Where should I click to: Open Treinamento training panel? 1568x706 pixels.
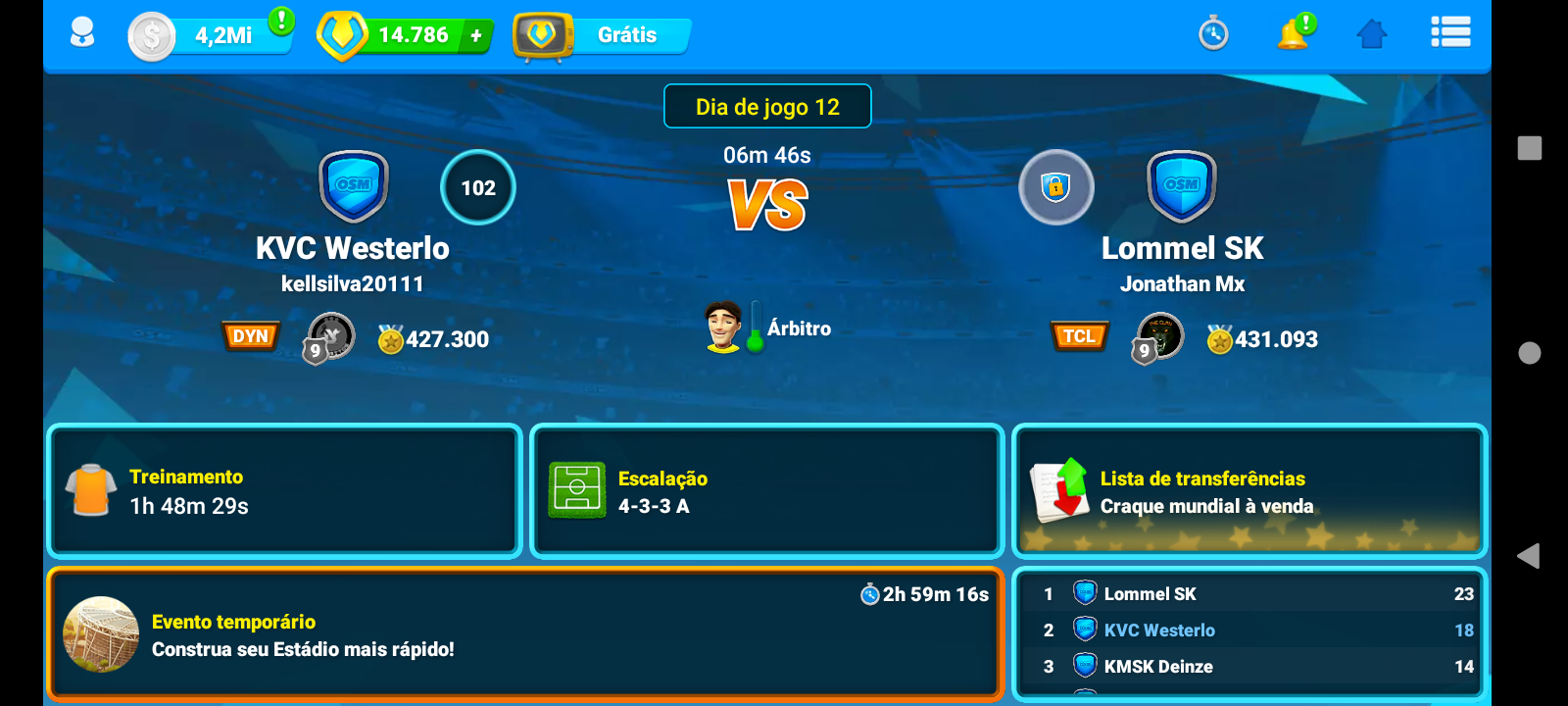(284, 491)
